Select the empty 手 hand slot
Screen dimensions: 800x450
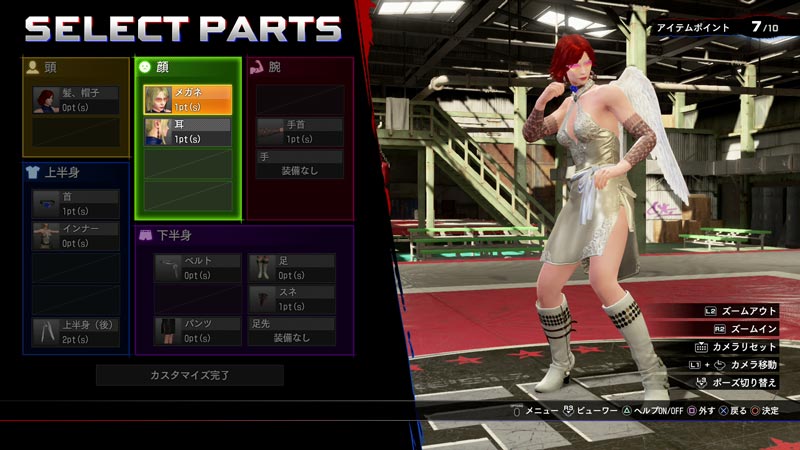[x=300, y=164]
